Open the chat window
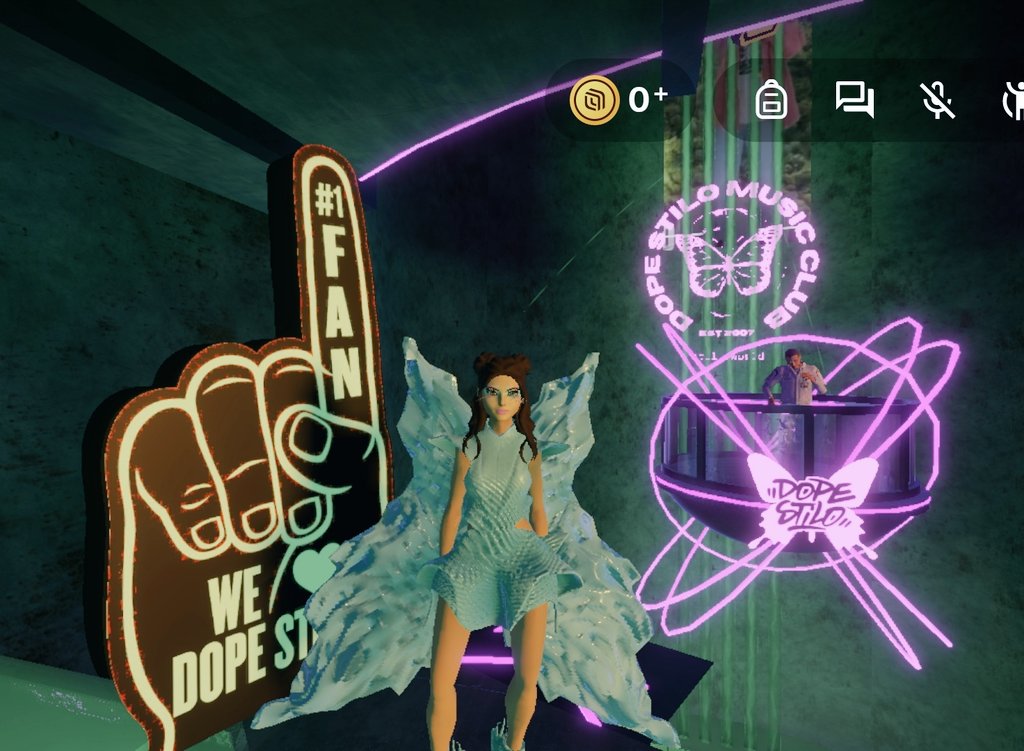 click(x=855, y=100)
